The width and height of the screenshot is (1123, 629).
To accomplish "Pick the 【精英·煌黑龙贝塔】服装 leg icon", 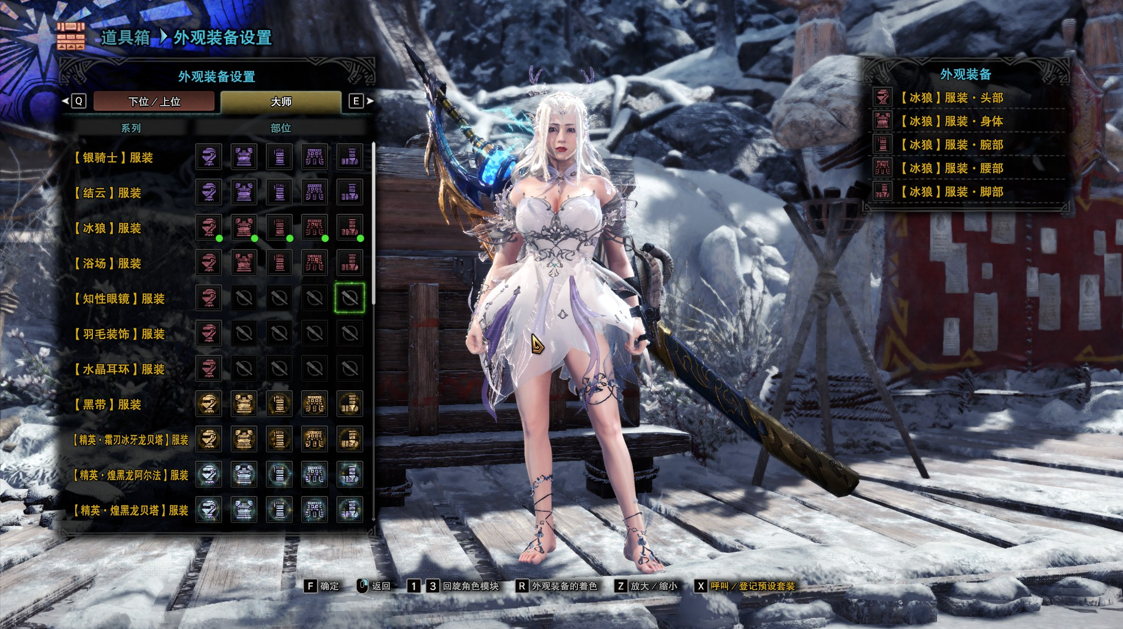I will [349, 510].
